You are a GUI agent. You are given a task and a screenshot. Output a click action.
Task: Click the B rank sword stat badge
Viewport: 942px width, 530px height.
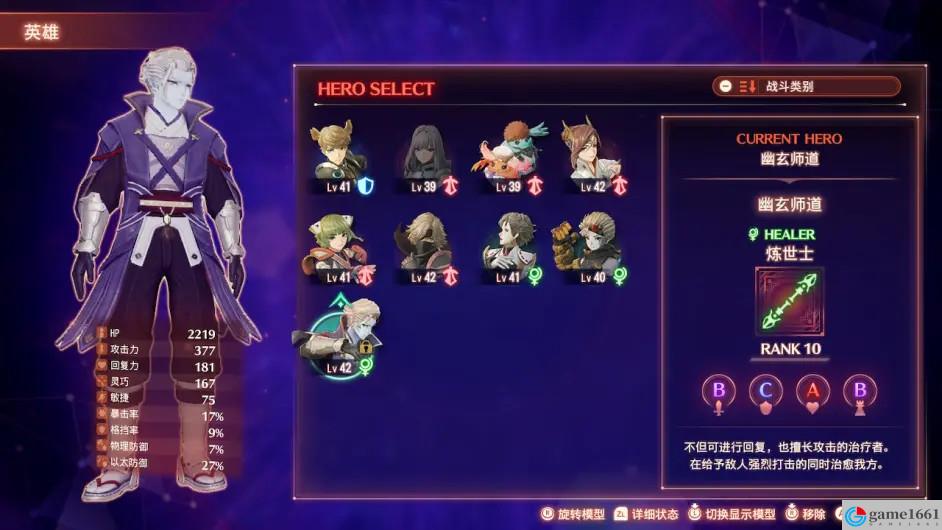719,392
